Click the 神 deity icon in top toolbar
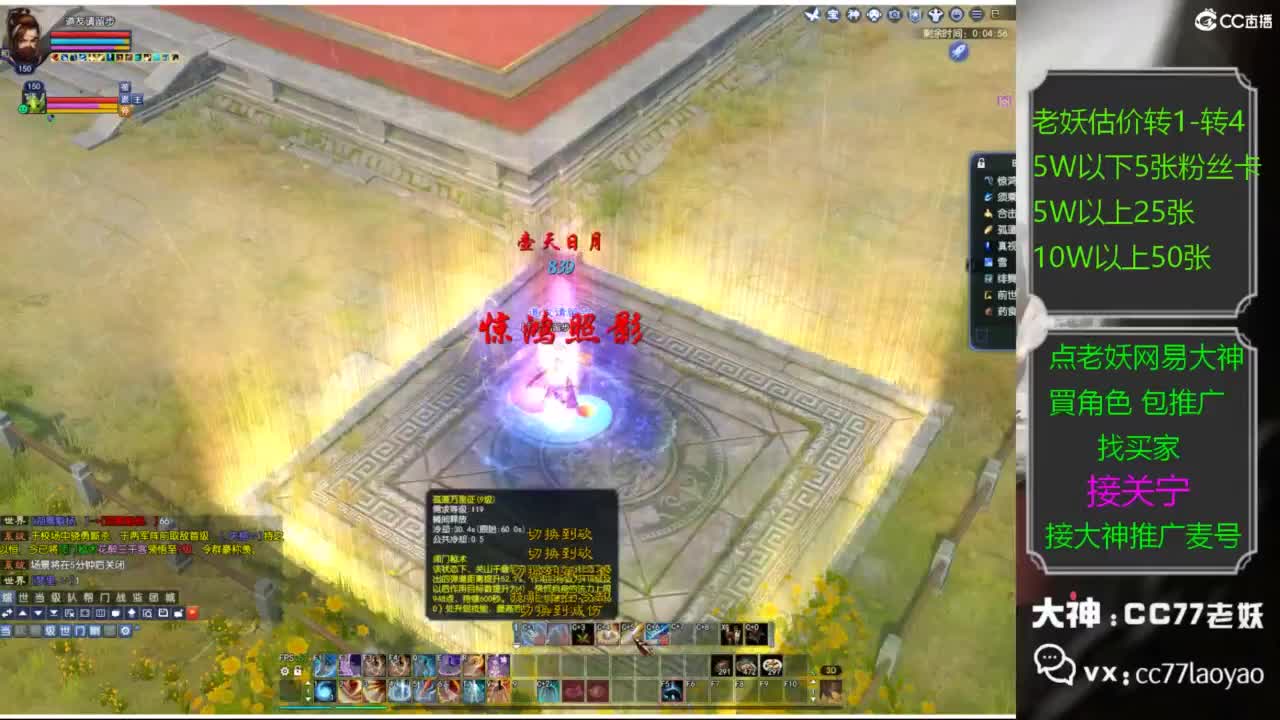1280x720 pixels. click(x=853, y=15)
